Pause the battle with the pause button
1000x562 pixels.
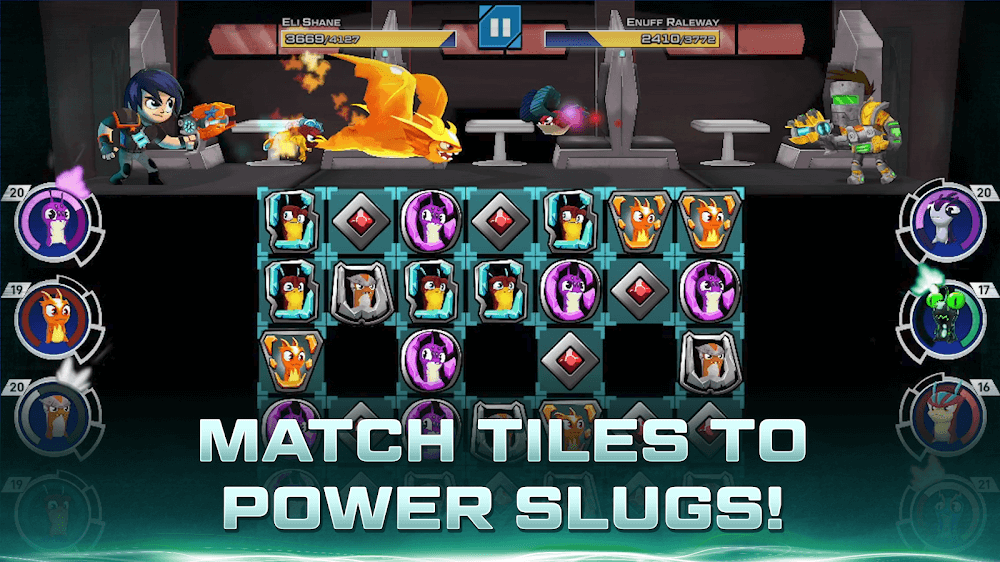pos(500,27)
